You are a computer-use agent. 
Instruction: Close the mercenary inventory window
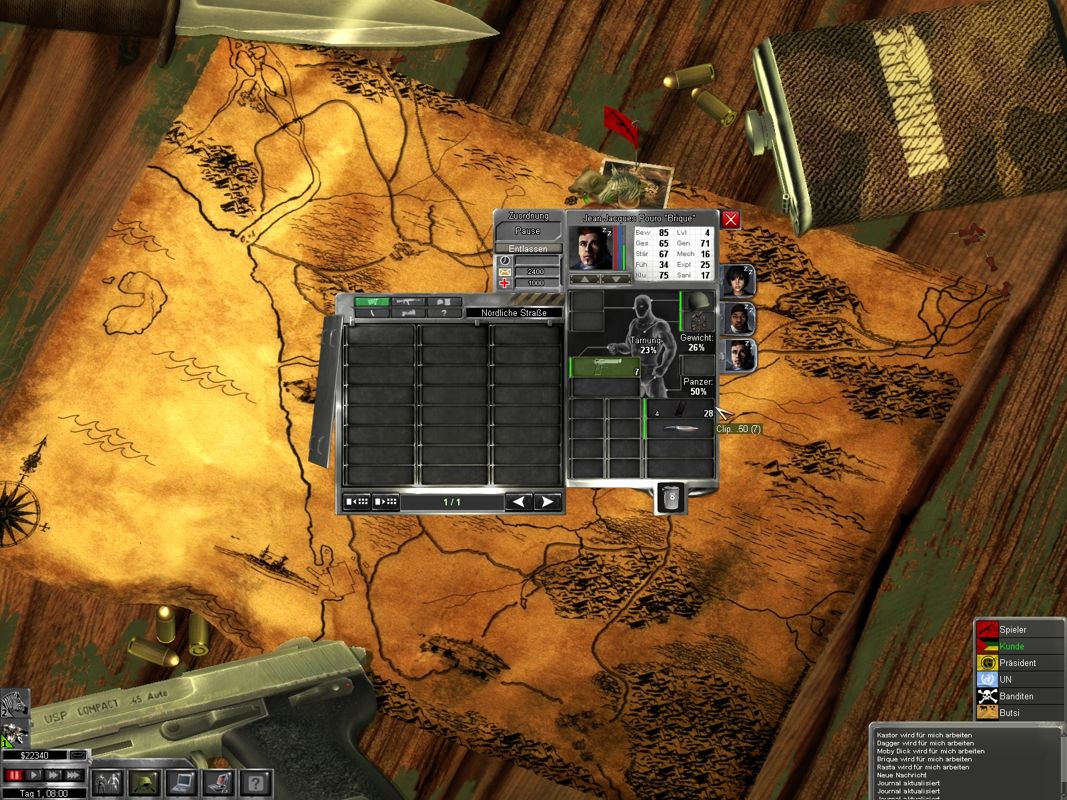tap(731, 219)
